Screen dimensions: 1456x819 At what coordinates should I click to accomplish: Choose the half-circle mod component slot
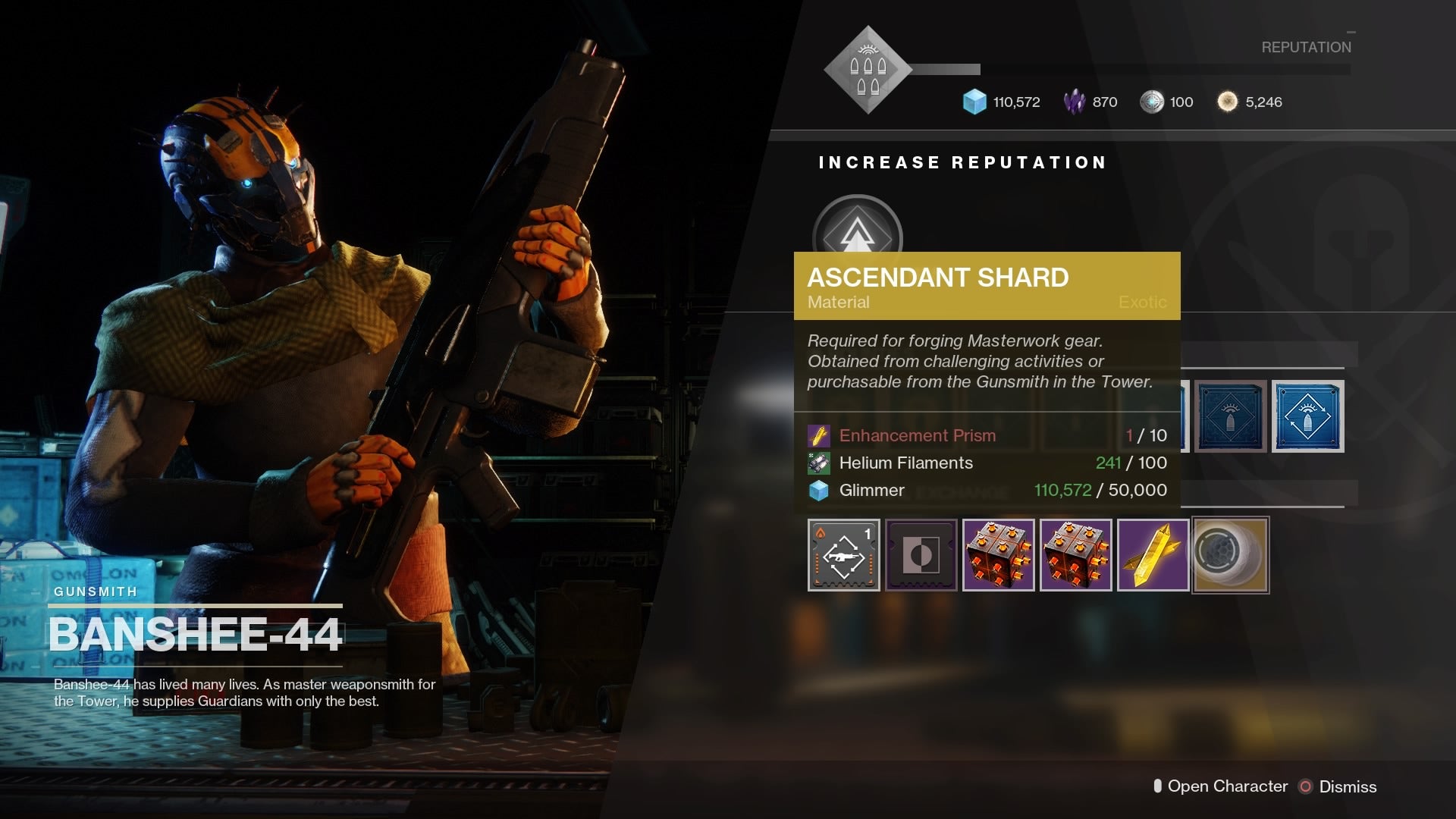coord(921,555)
